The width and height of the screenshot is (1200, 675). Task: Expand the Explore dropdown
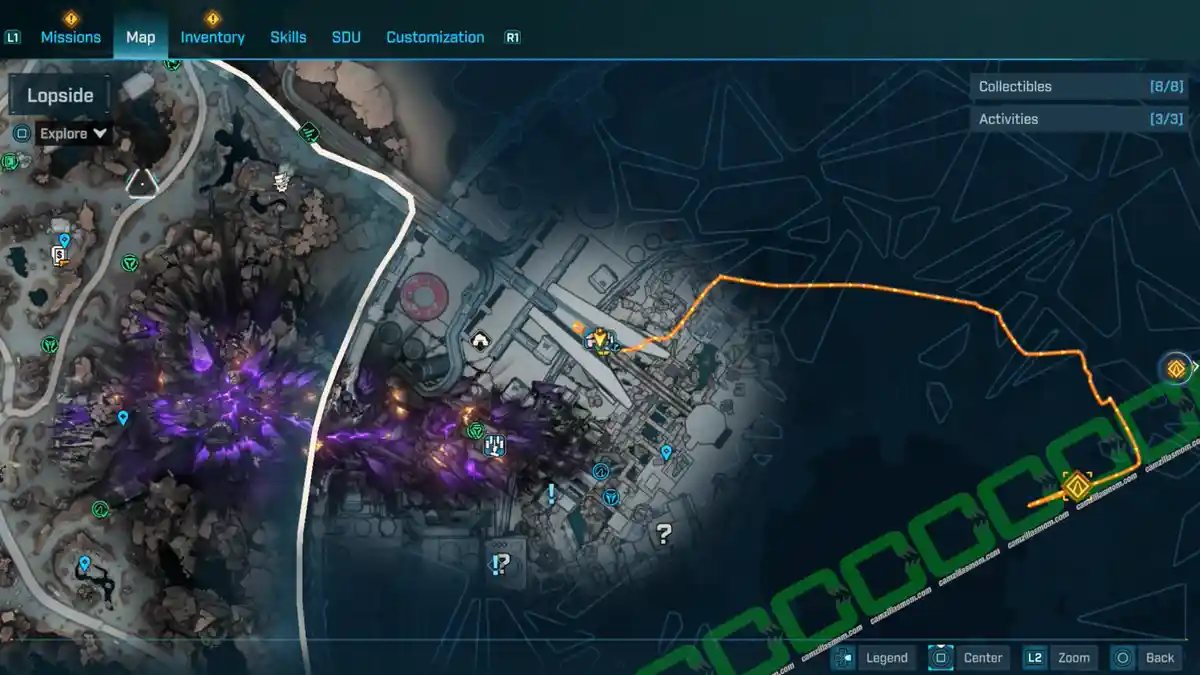pyautogui.click(x=73, y=133)
